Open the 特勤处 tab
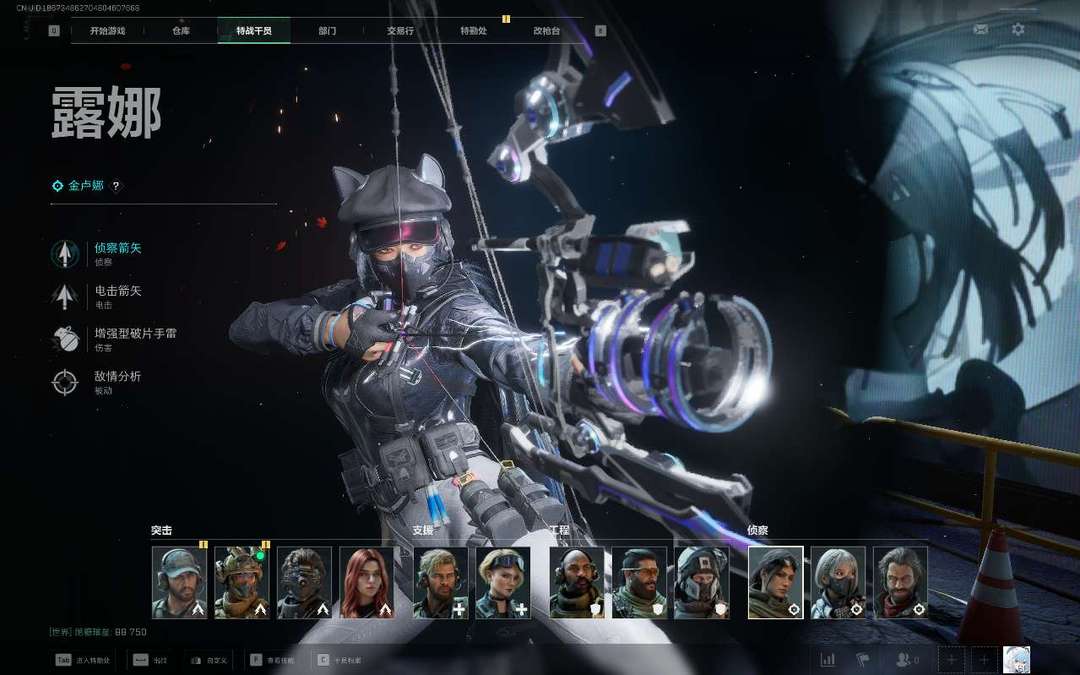 click(x=473, y=31)
